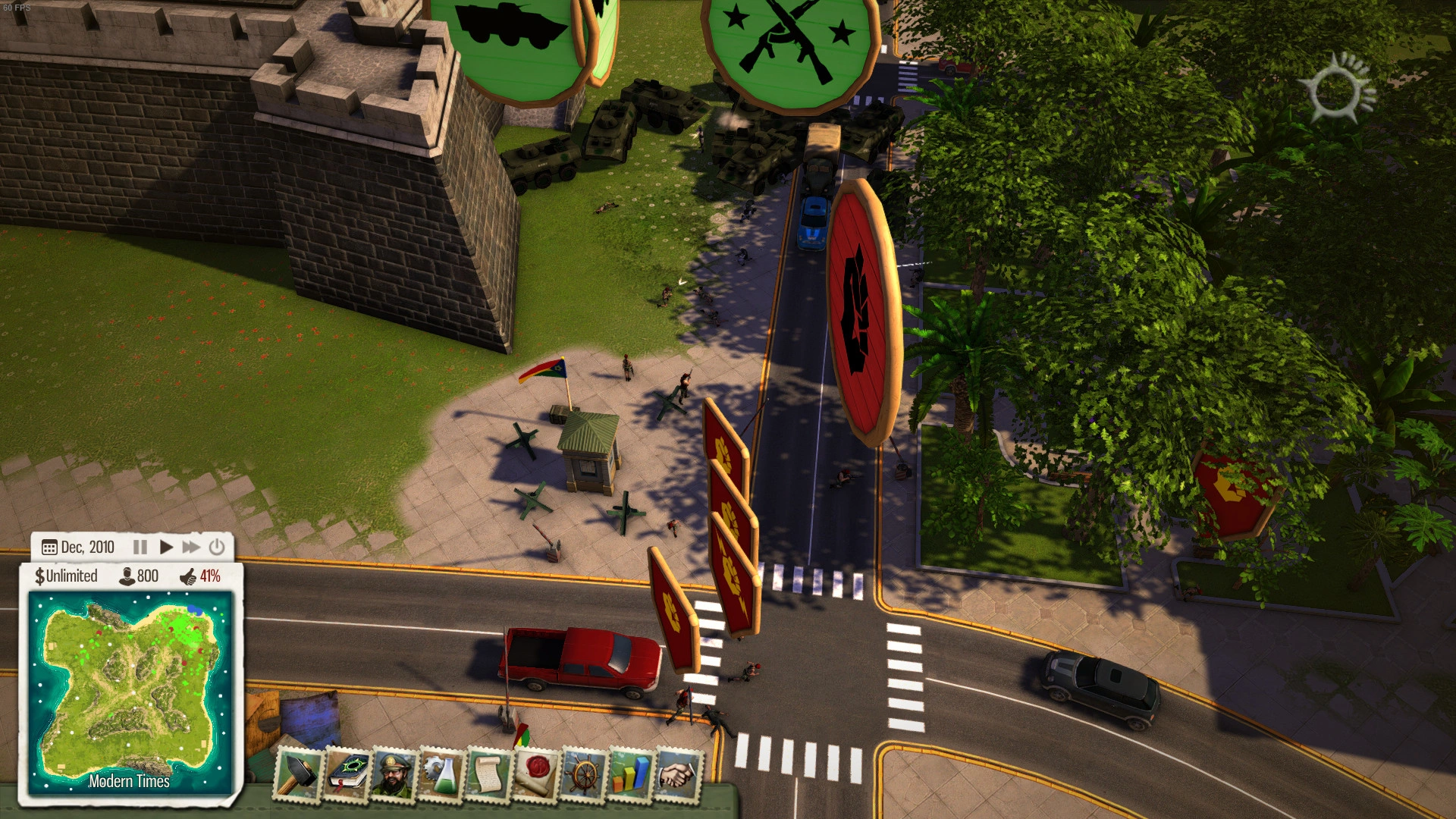Open the edicts scroll stamp
1456x819 pixels.
point(489,774)
